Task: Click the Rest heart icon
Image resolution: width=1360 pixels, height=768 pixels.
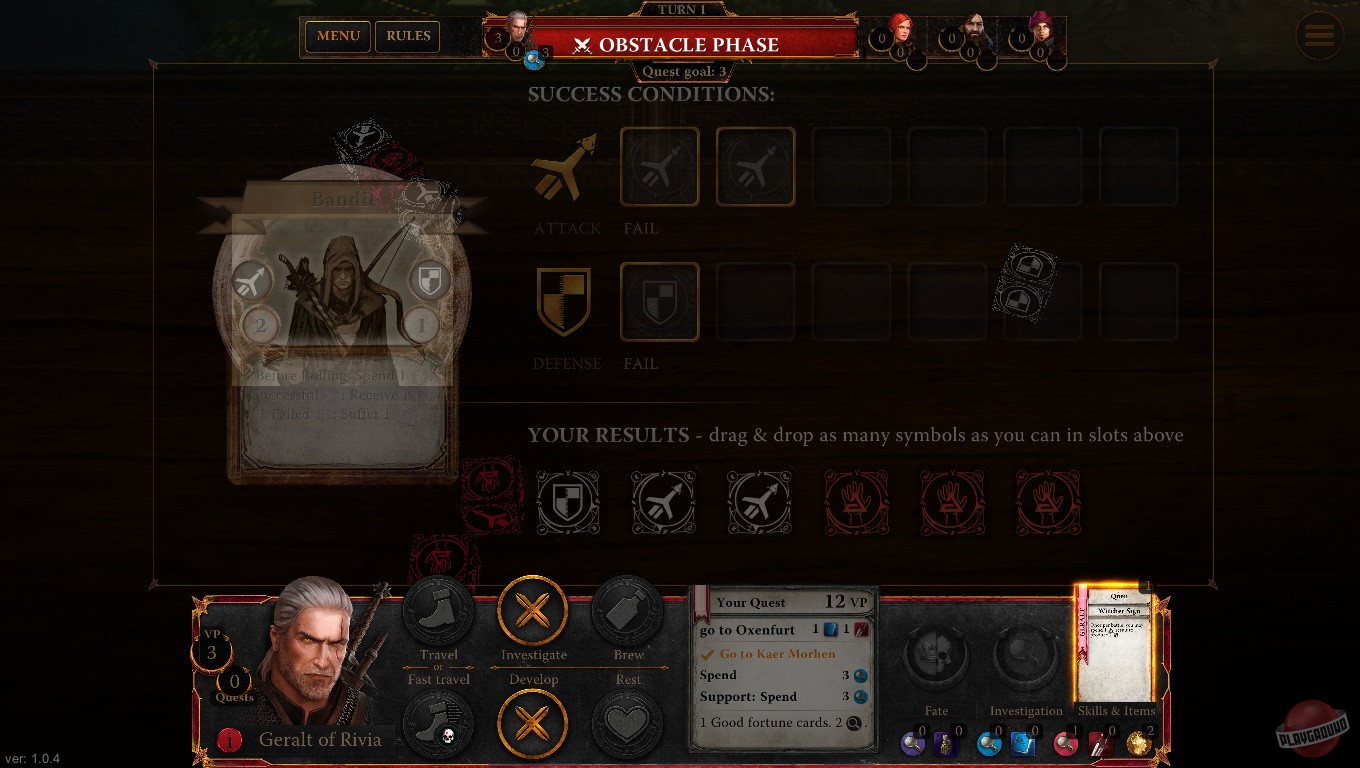Action: coord(627,723)
